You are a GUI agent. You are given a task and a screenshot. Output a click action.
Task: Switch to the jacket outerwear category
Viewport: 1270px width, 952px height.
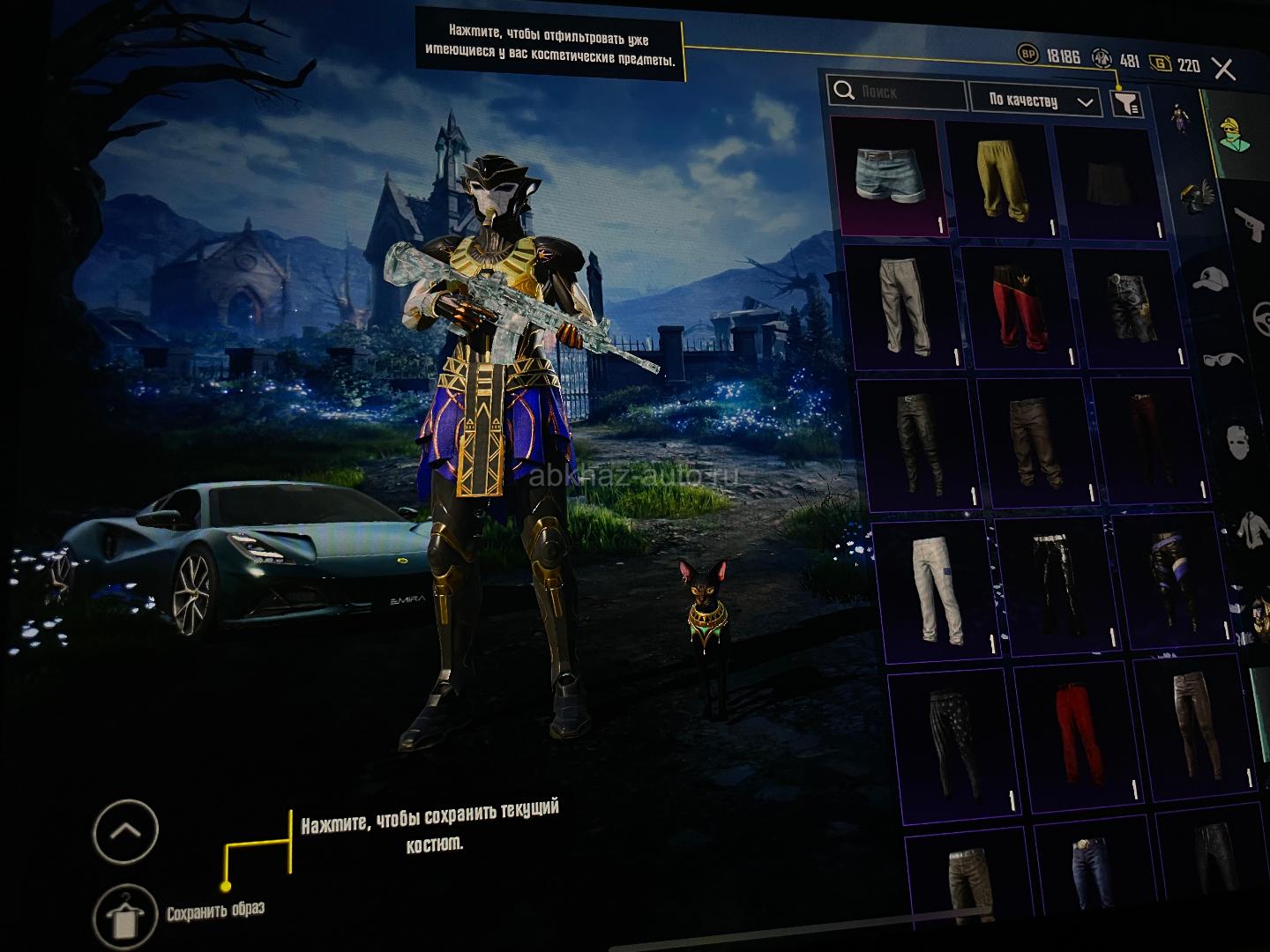(1251, 527)
